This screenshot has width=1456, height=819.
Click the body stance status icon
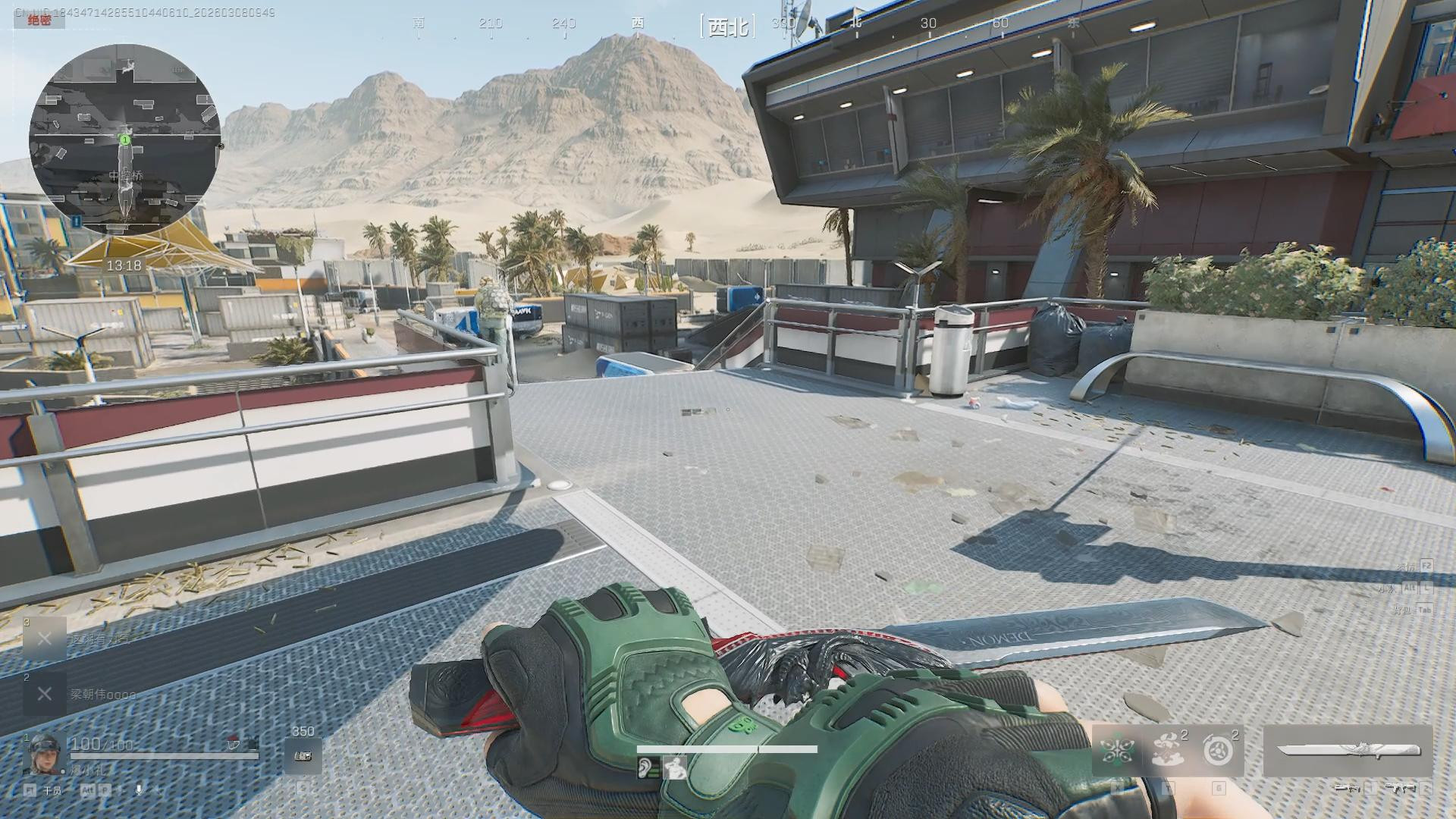[x=673, y=768]
